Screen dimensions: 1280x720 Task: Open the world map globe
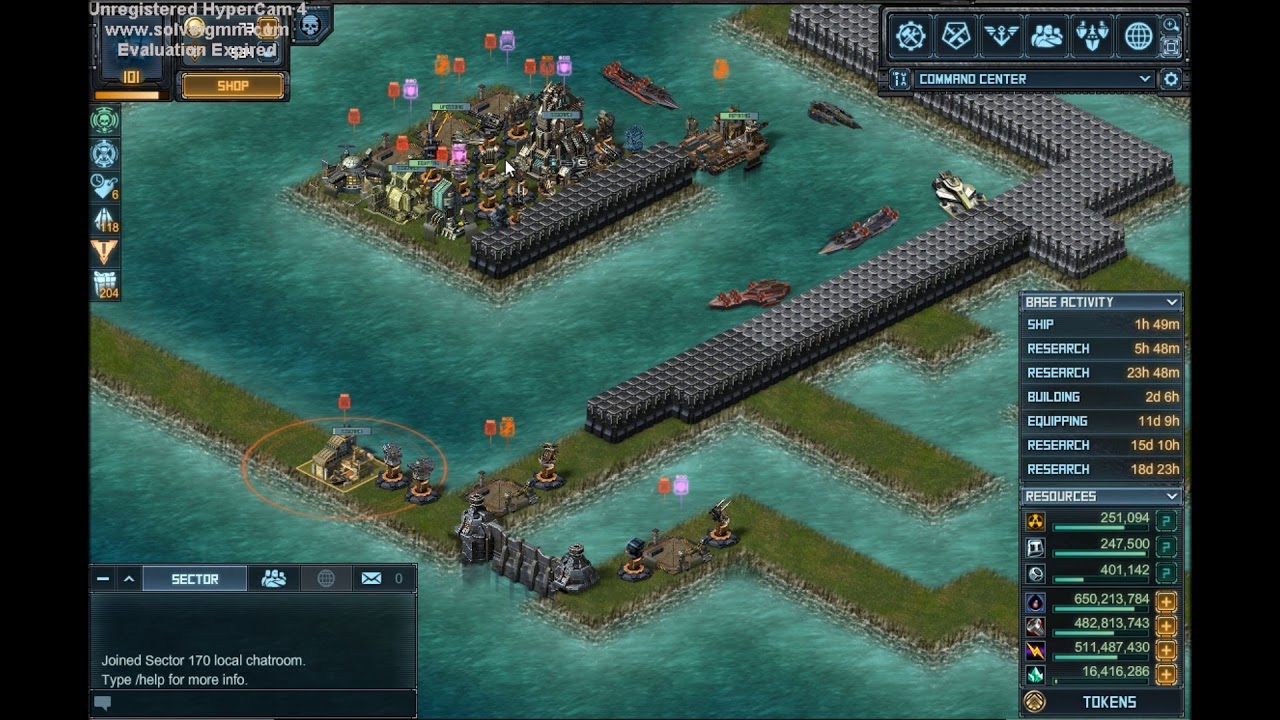click(x=1138, y=36)
